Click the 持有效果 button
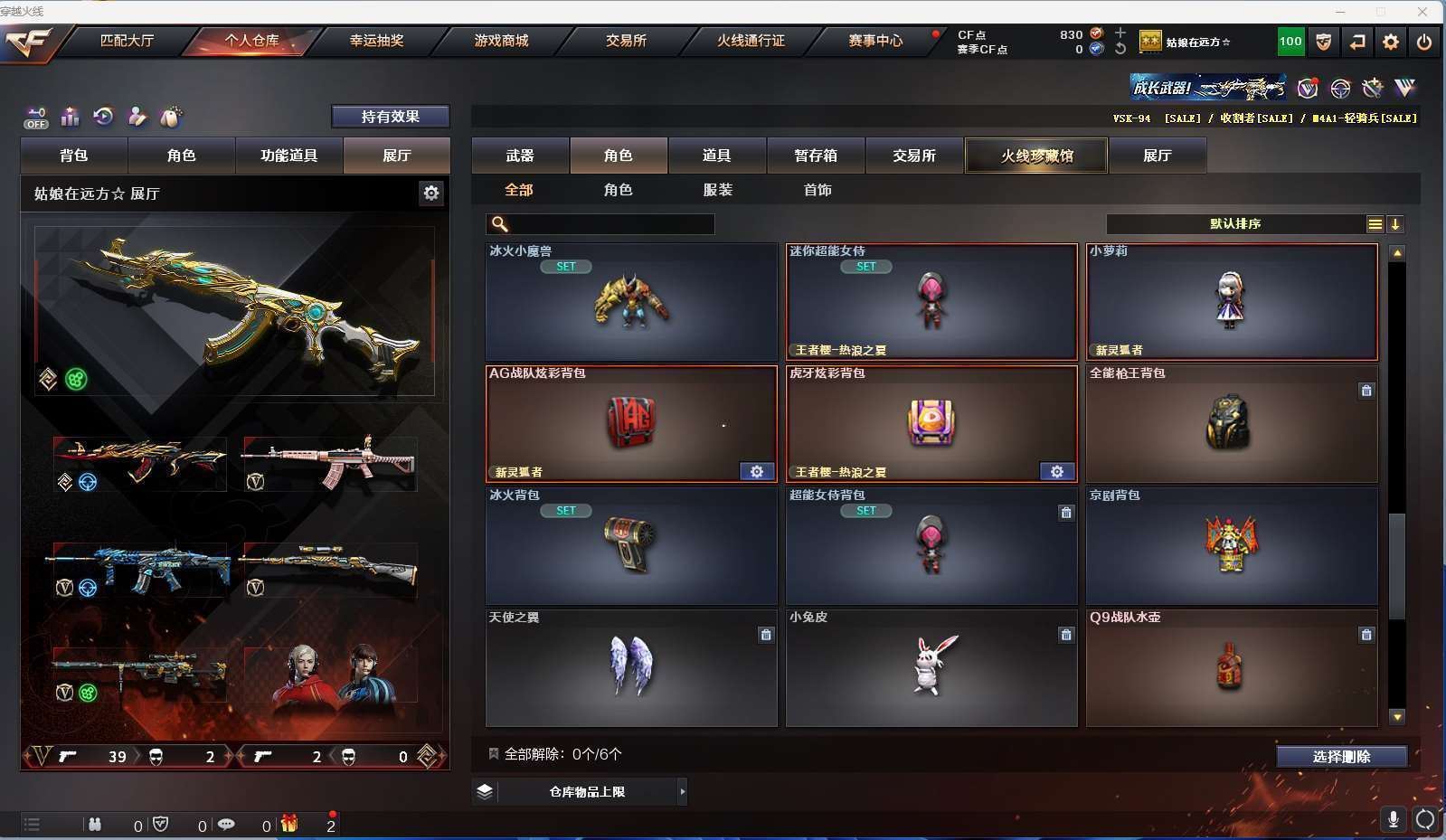 click(x=390, y=117)
